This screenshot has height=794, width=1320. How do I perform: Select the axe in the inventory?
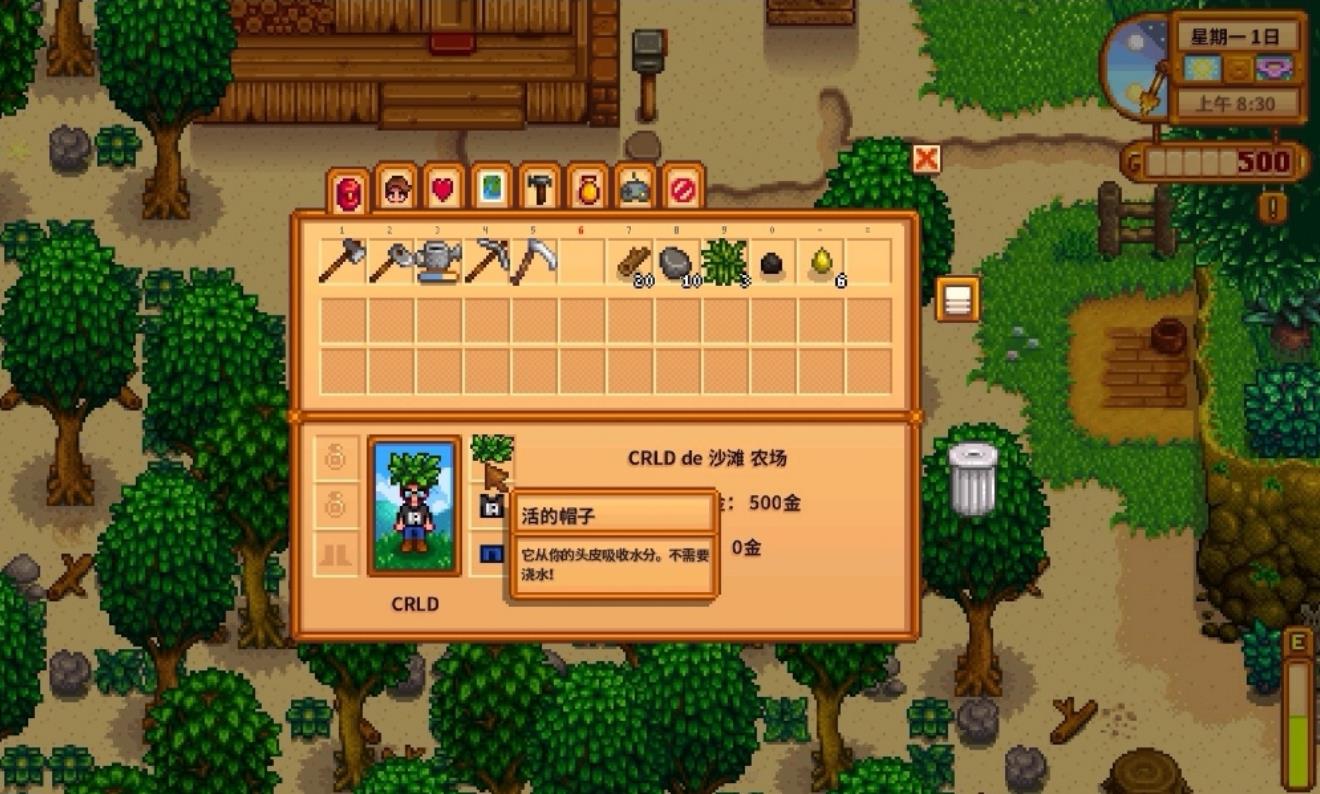pos(342,263)
